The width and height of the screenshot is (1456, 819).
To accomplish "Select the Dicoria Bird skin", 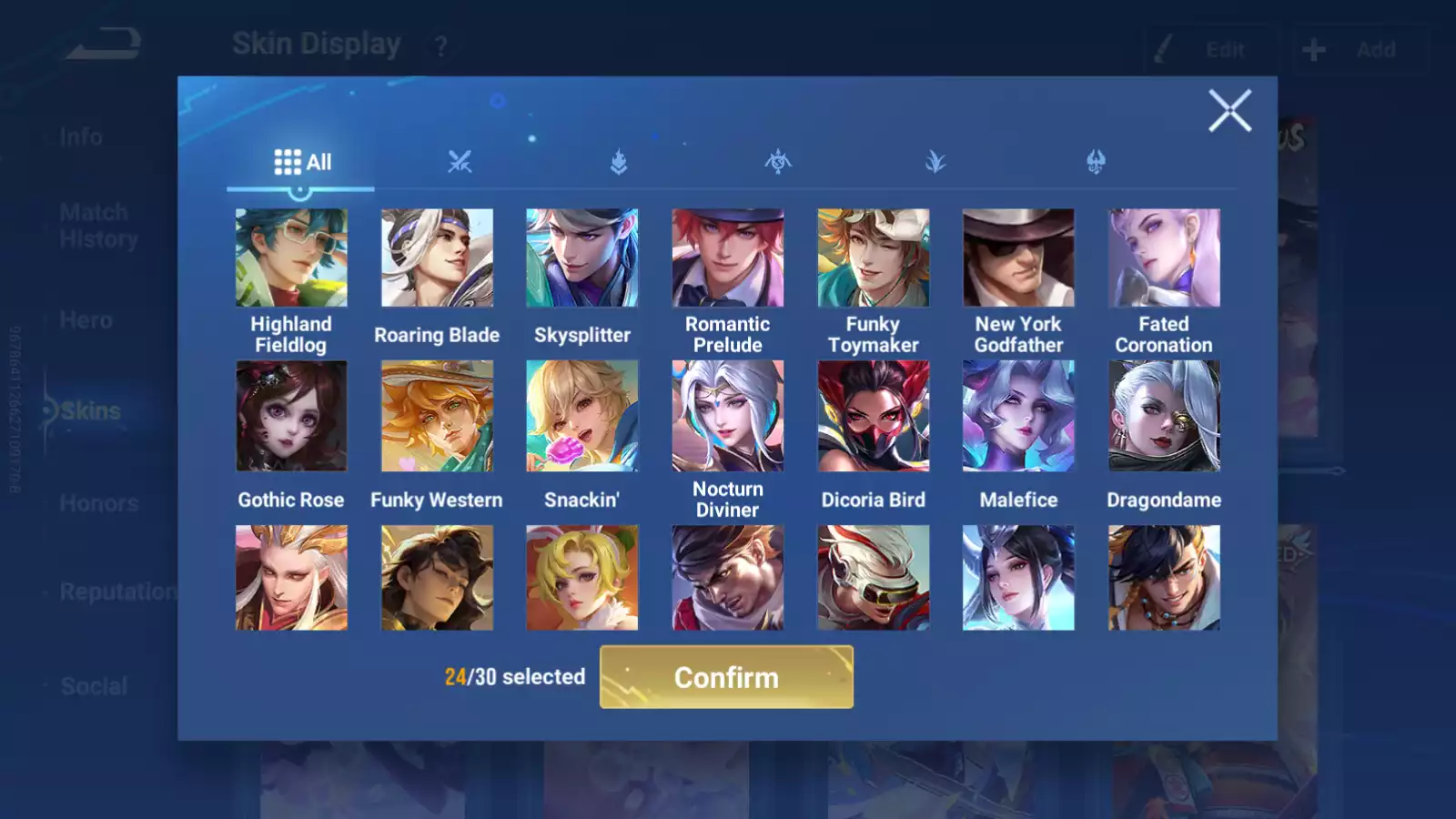I will [874, 416].
